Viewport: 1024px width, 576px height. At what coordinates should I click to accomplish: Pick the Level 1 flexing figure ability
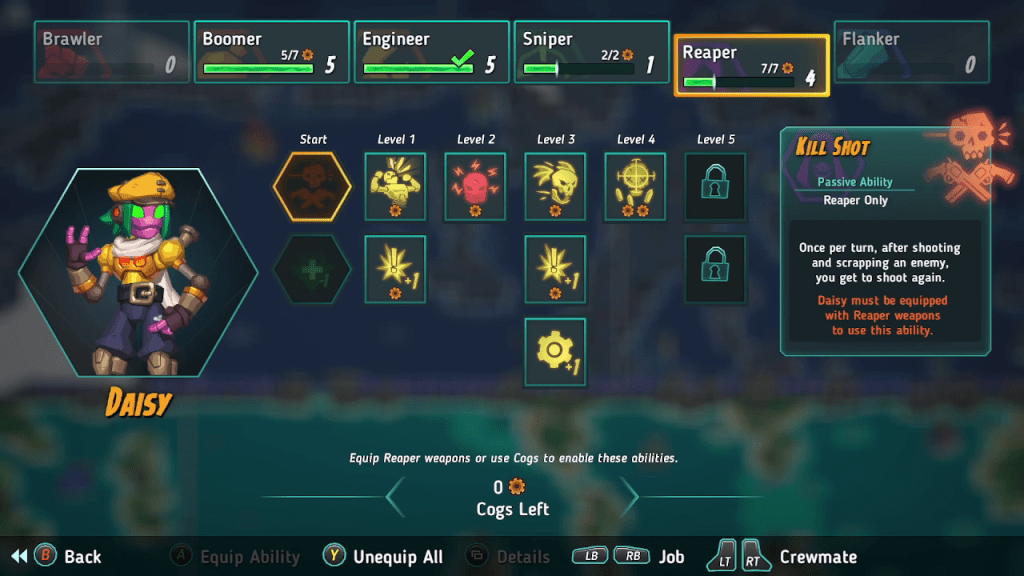[395, 186]
